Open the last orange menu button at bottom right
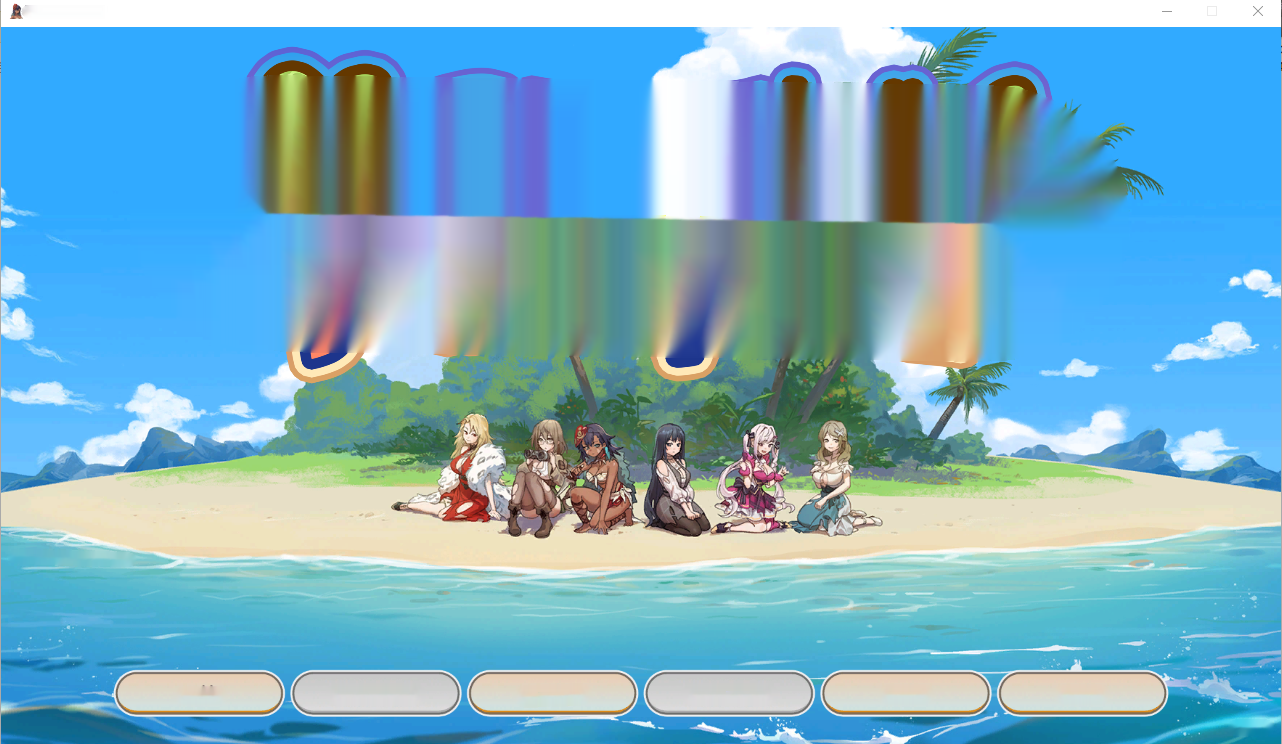Screen dimensions: 1282x744 click(1082, 692)
